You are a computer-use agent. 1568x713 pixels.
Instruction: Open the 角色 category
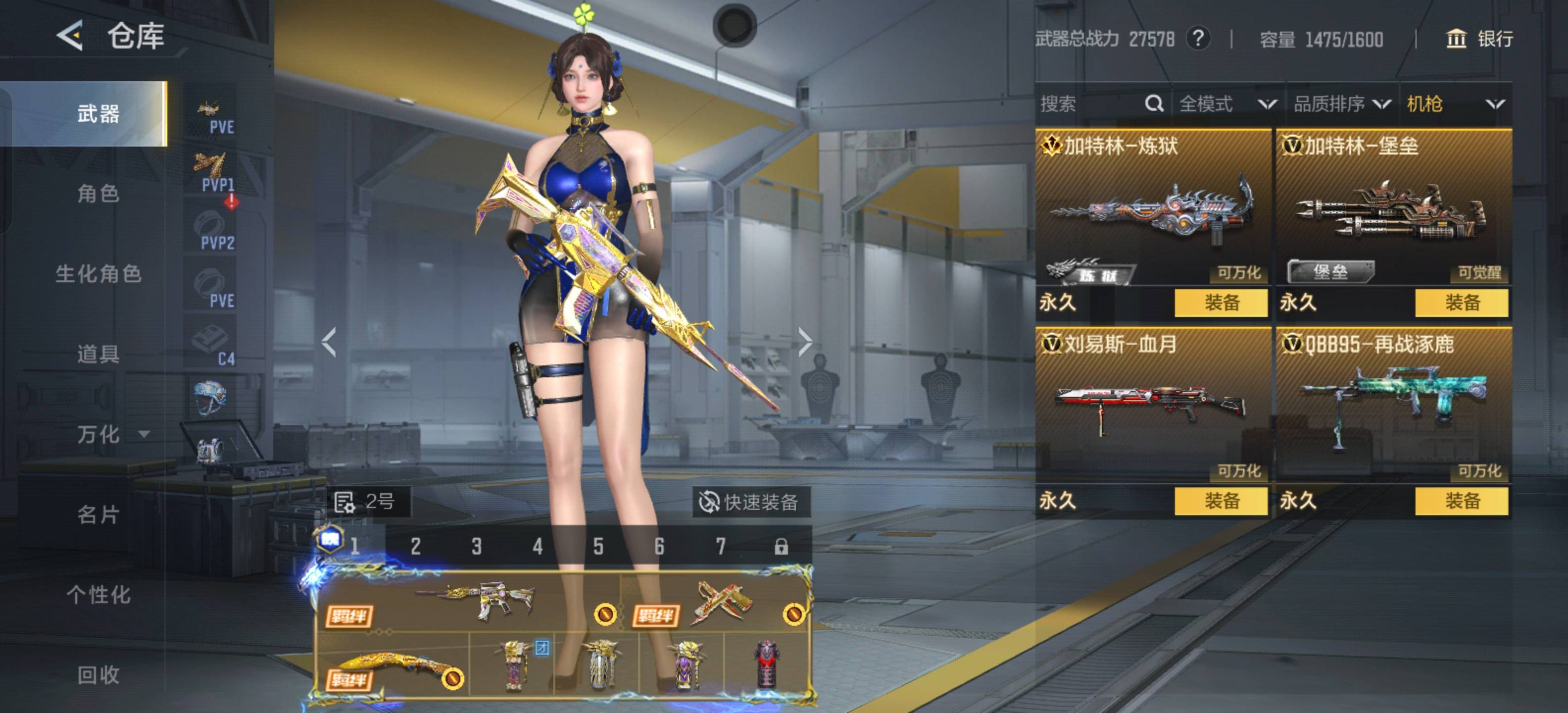(x=98, y=194)
